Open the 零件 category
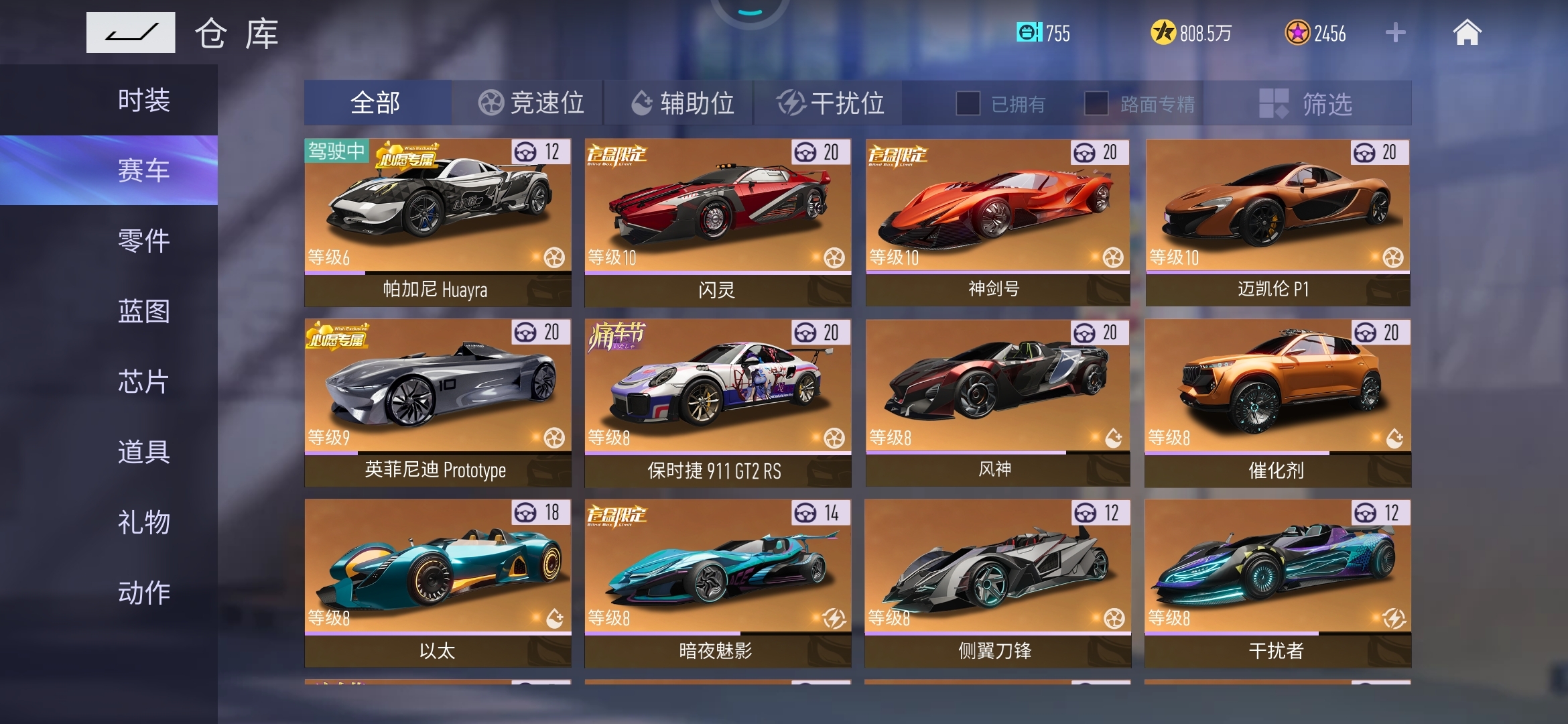Screen dimensions: 1568x724 [x=143, y=241]
